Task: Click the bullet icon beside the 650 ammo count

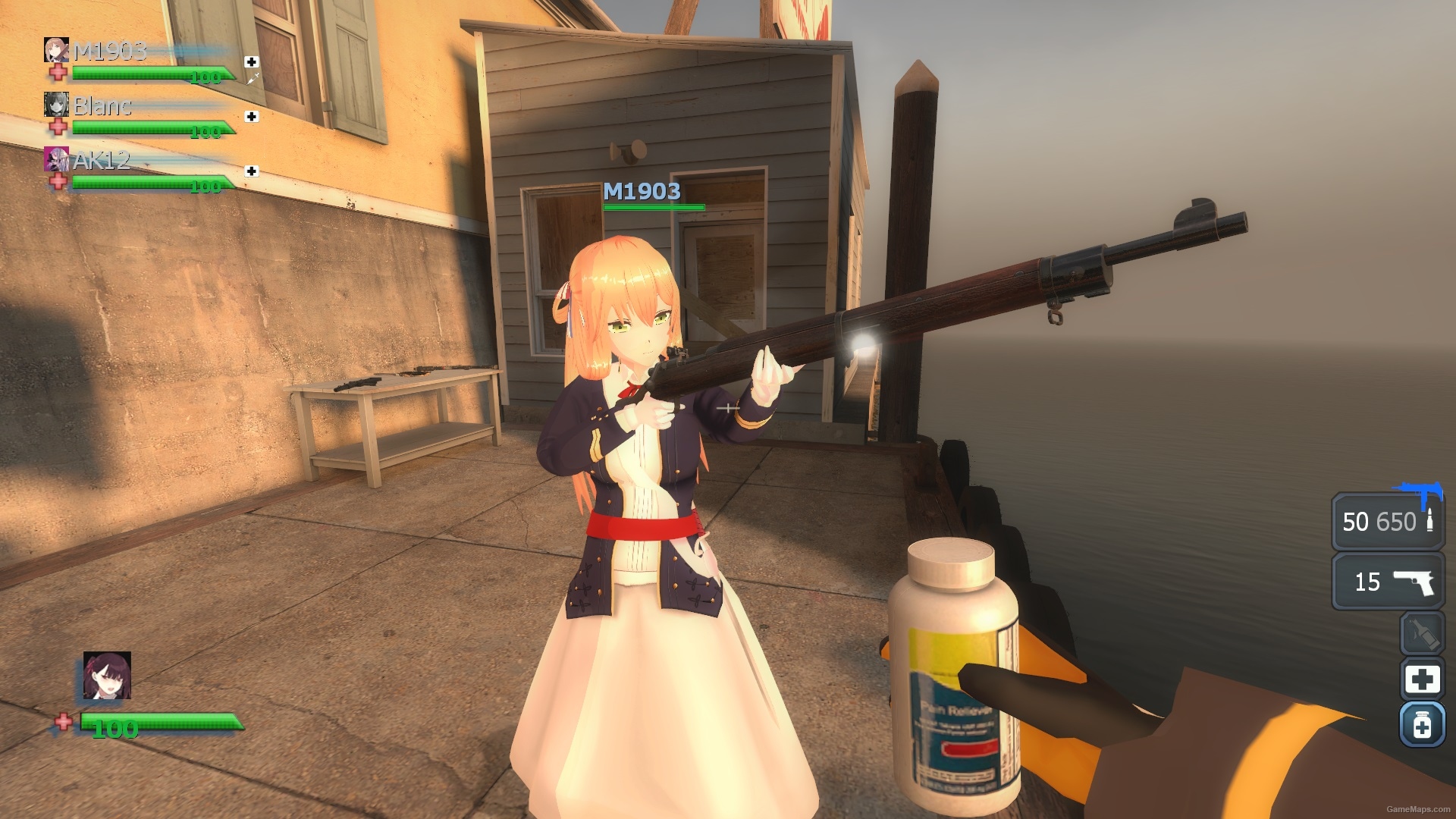Action: coord(1430,522)
